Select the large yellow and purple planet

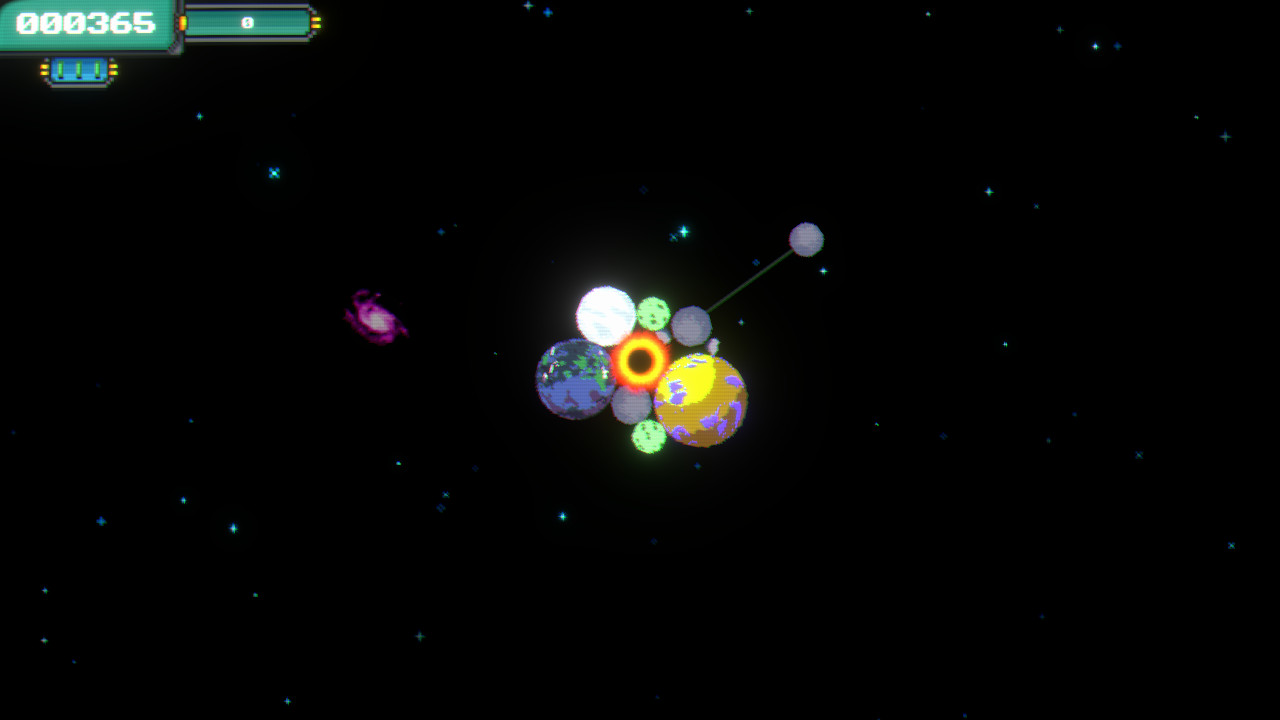700,398
